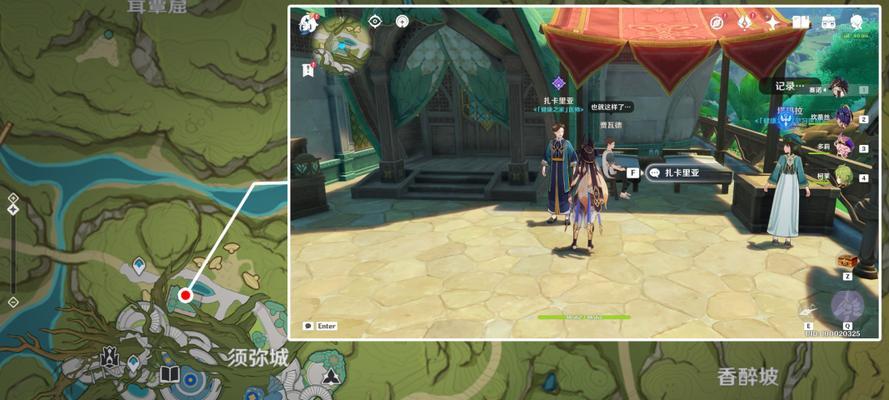Select the teleport waypoint near the red pin
This screenshot has height=400, width=889.
click(138, 265)
